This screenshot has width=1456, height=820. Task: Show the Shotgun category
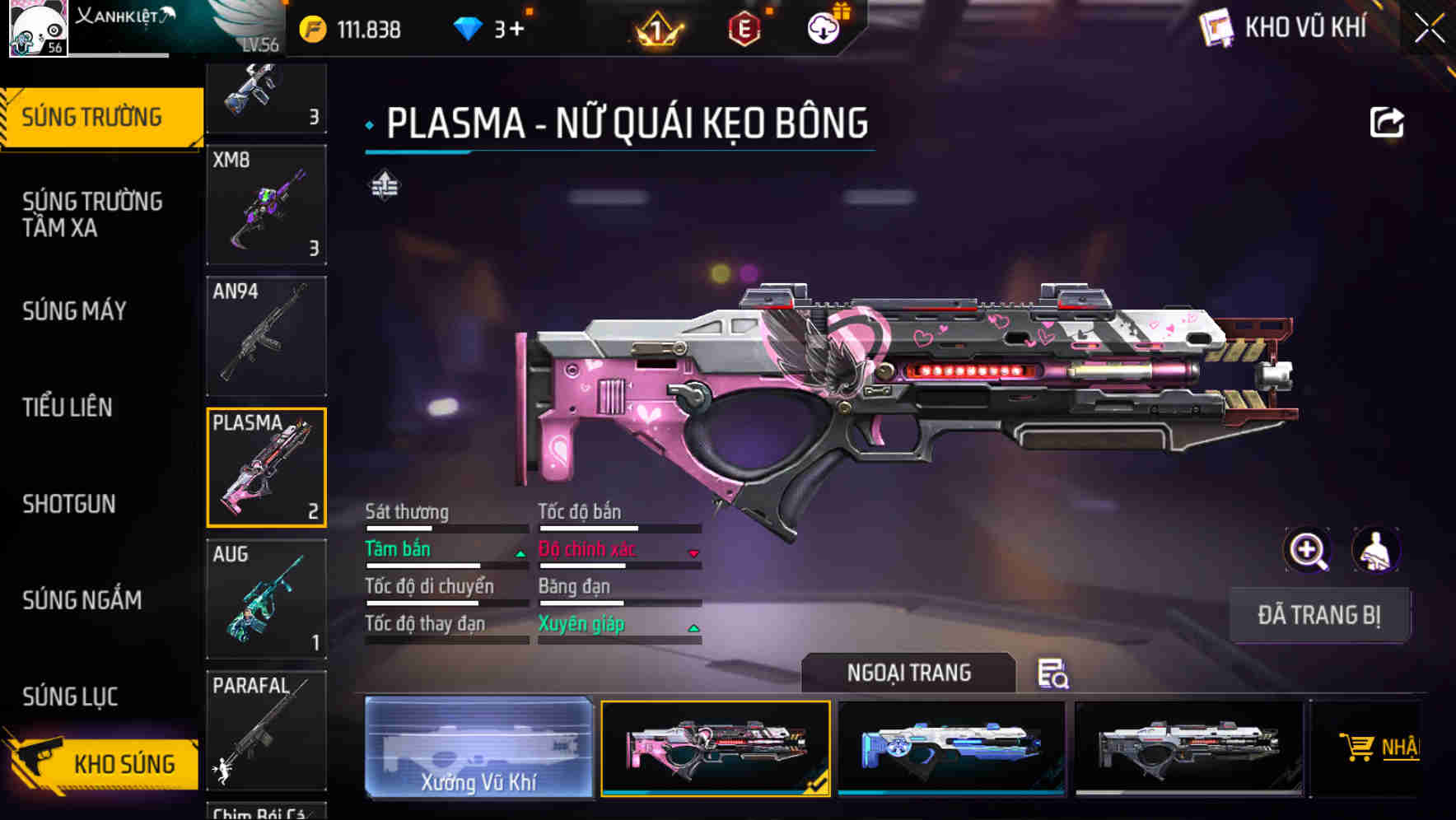point(69,504)
